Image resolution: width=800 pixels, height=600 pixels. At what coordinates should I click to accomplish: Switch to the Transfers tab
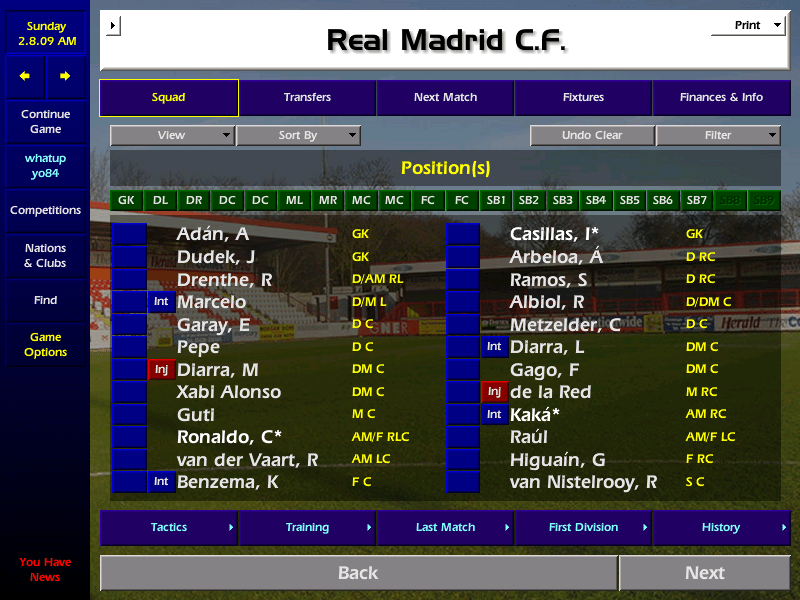(307, 98)
